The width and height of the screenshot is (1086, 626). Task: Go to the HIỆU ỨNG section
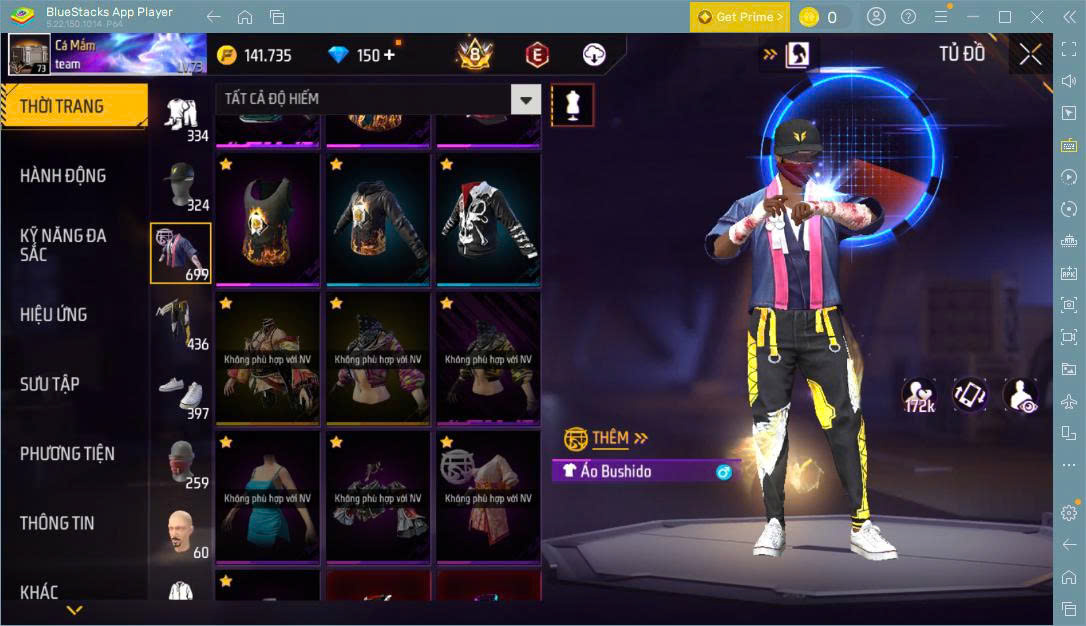point(54,315)
